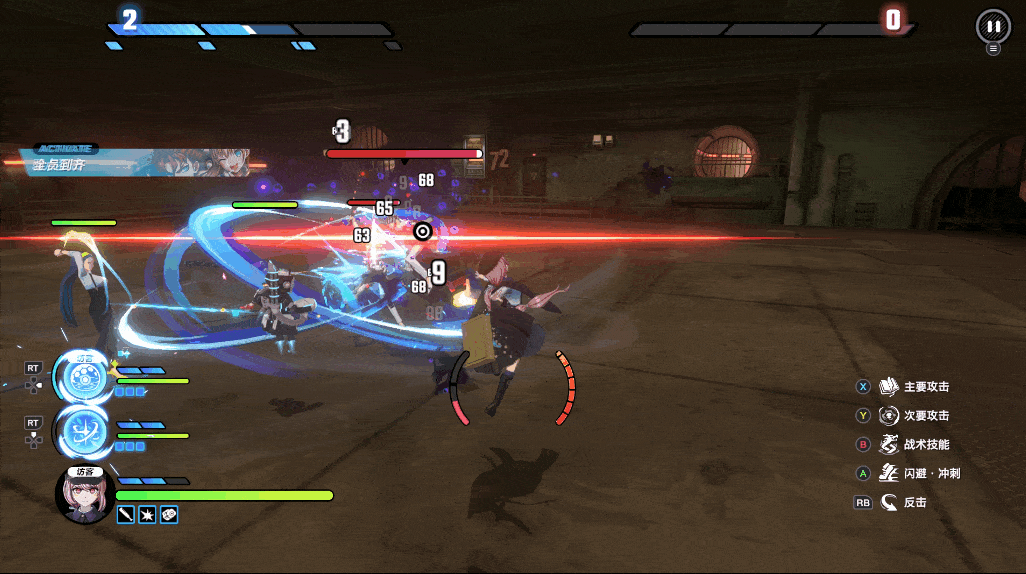1026x574 pixels.
Task: Trigger the 闪避·冲刺 dodge dash icon
Action: [888, 473]
